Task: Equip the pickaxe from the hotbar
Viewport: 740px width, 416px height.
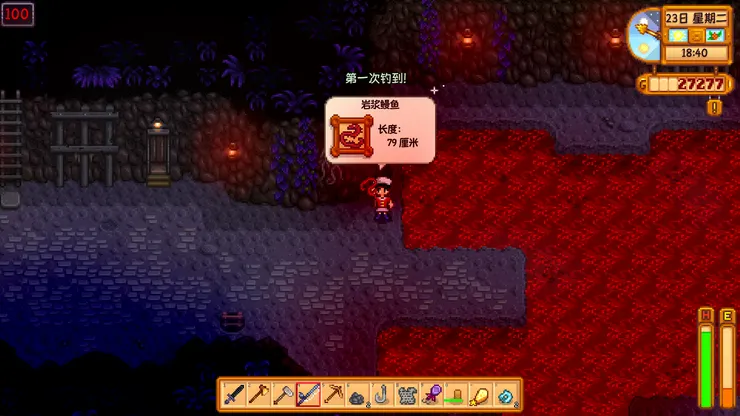Action: coord(333,394)
